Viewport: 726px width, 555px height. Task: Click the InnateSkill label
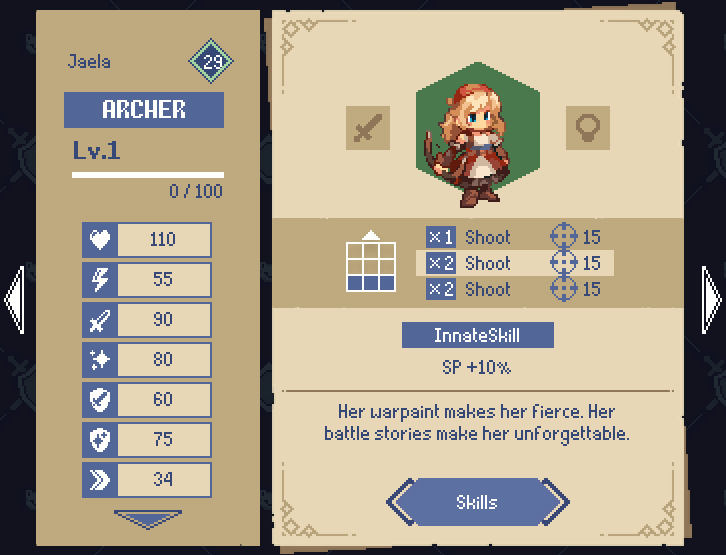pyautogui.click(x=477, y=335)
